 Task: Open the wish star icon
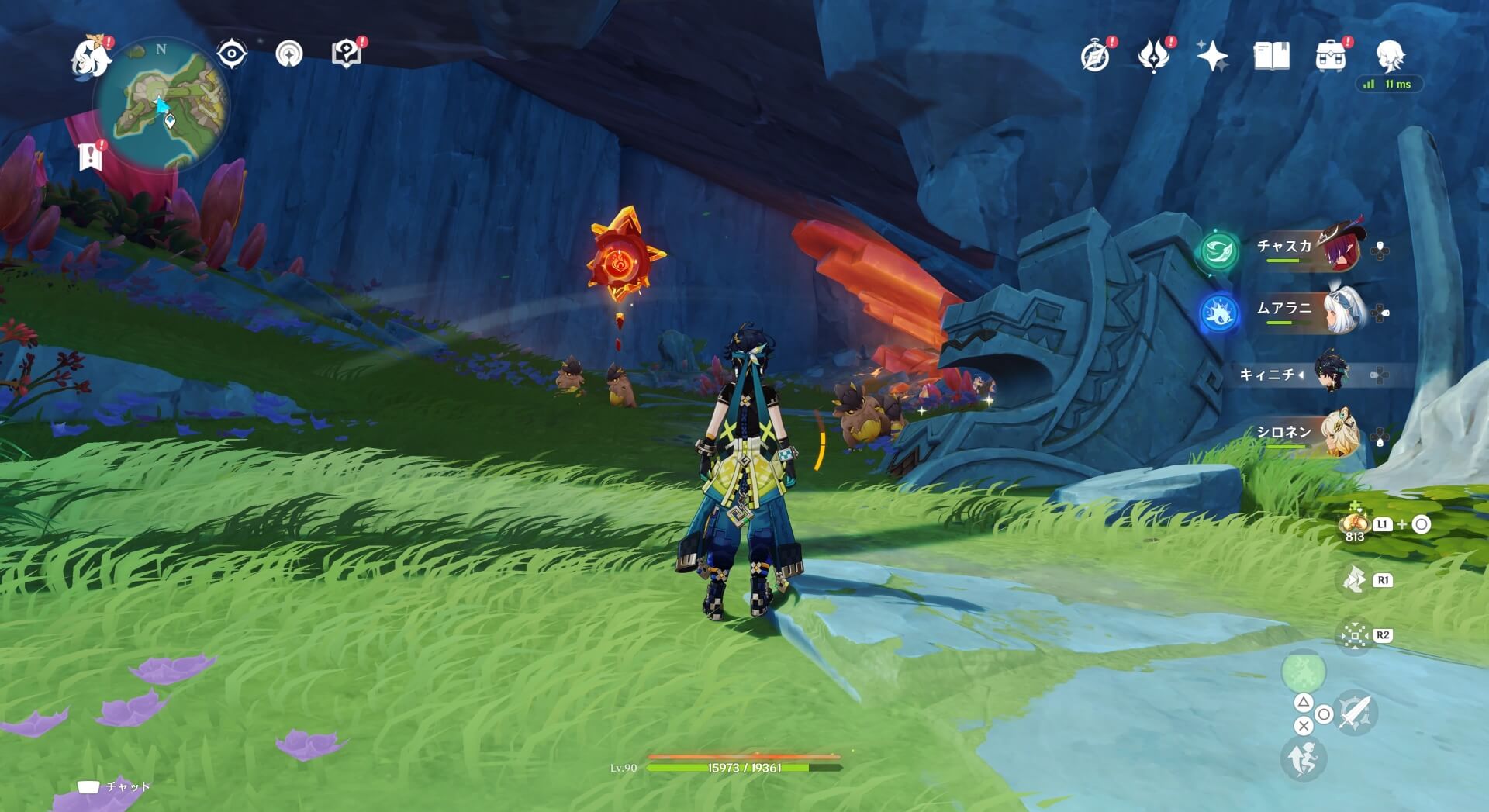tap(1212, 56)
